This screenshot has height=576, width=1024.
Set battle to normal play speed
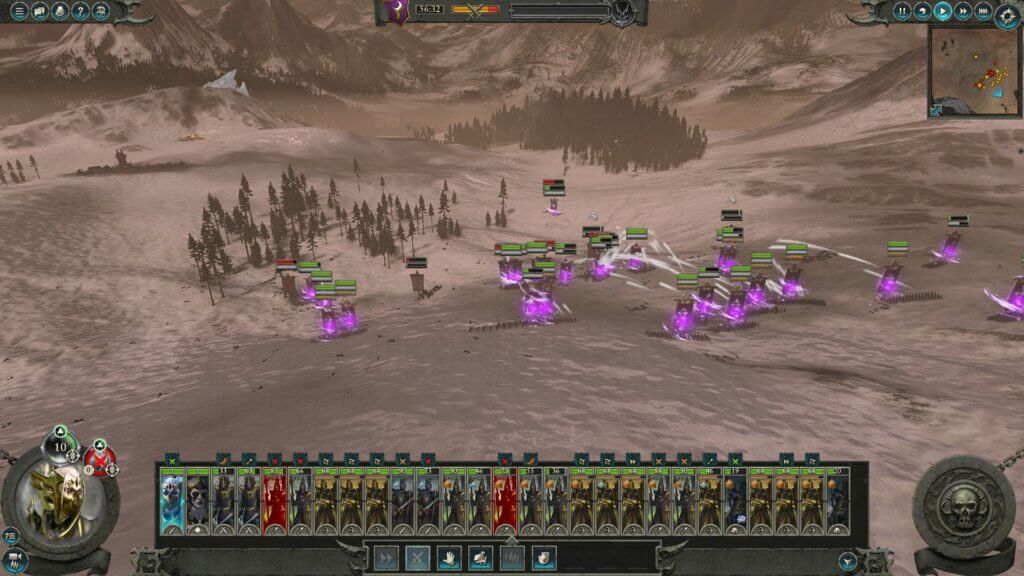pos(942,12)
